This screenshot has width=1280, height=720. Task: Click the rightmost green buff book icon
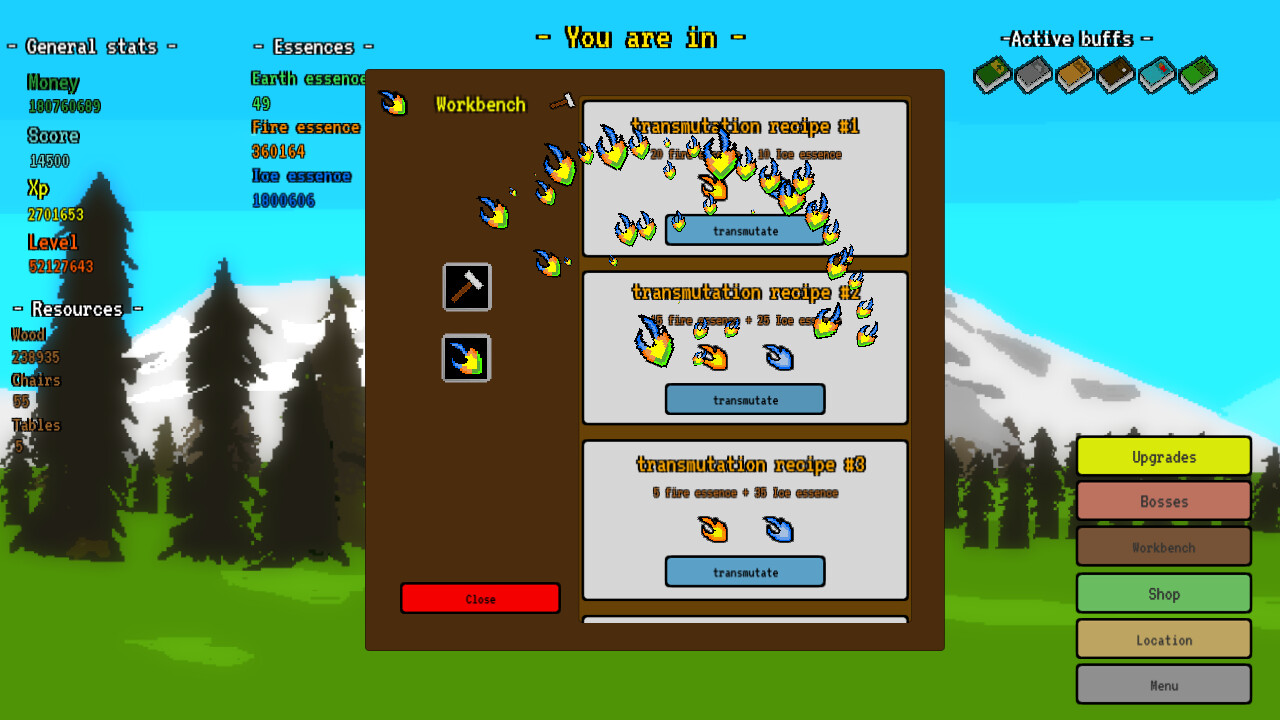(1198, 73)
